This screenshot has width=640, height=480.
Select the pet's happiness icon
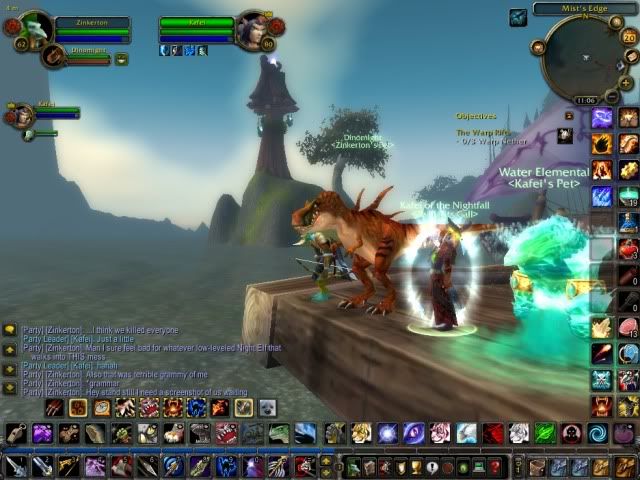pyautogui.click(x=122, y=59)
